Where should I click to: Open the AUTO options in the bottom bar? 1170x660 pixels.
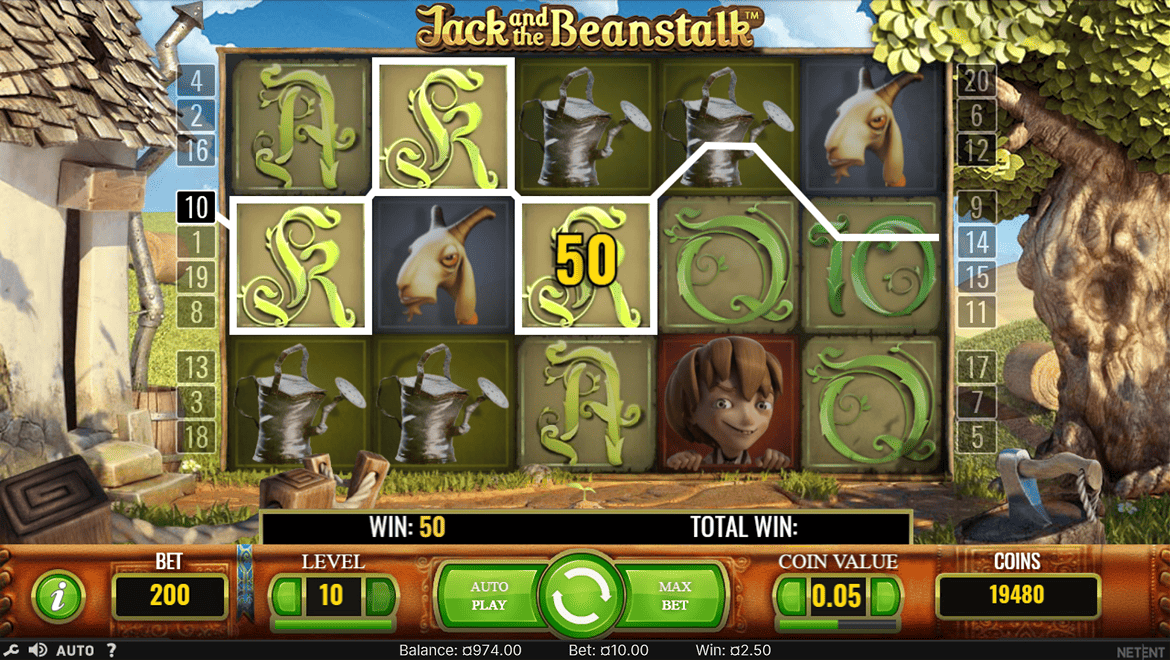click(75, 650)
